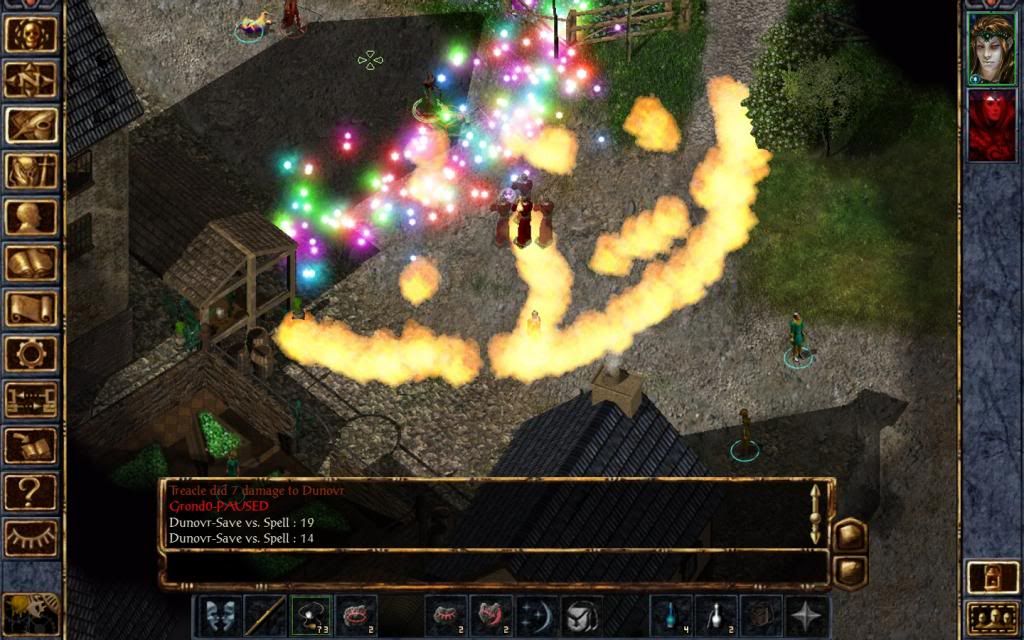Open the mage spellbook
Image resolution: width=1024 pixels, height=640 pixels.
coord(31,263)
